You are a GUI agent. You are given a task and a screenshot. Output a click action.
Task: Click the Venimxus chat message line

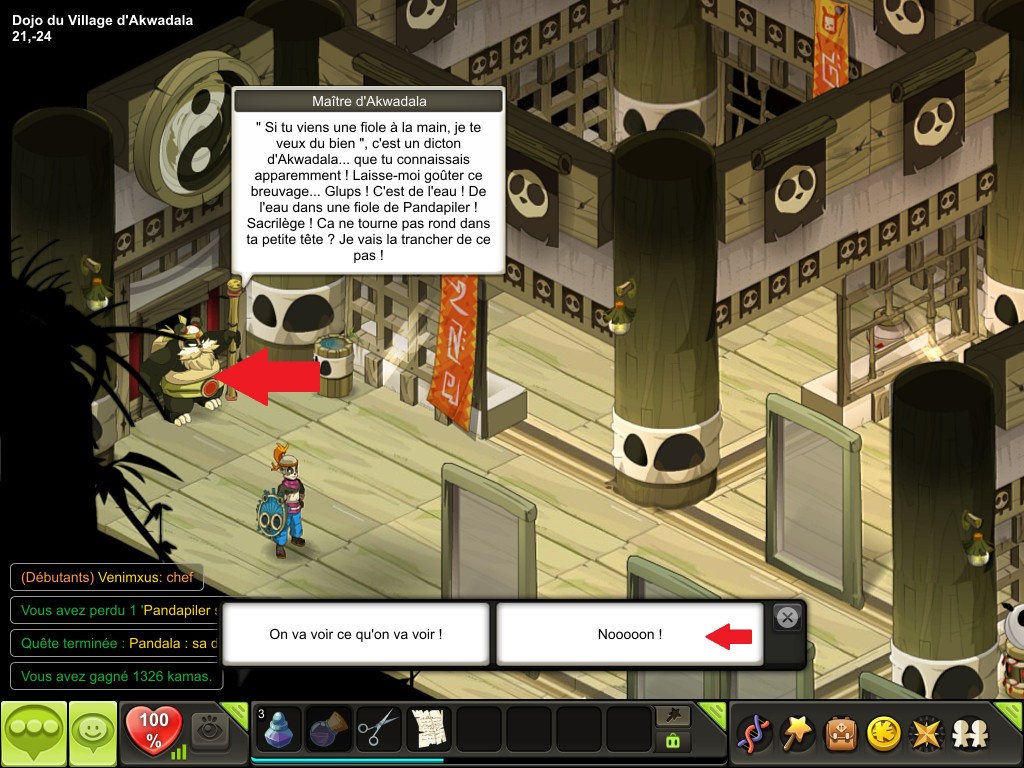pos(105,577)
